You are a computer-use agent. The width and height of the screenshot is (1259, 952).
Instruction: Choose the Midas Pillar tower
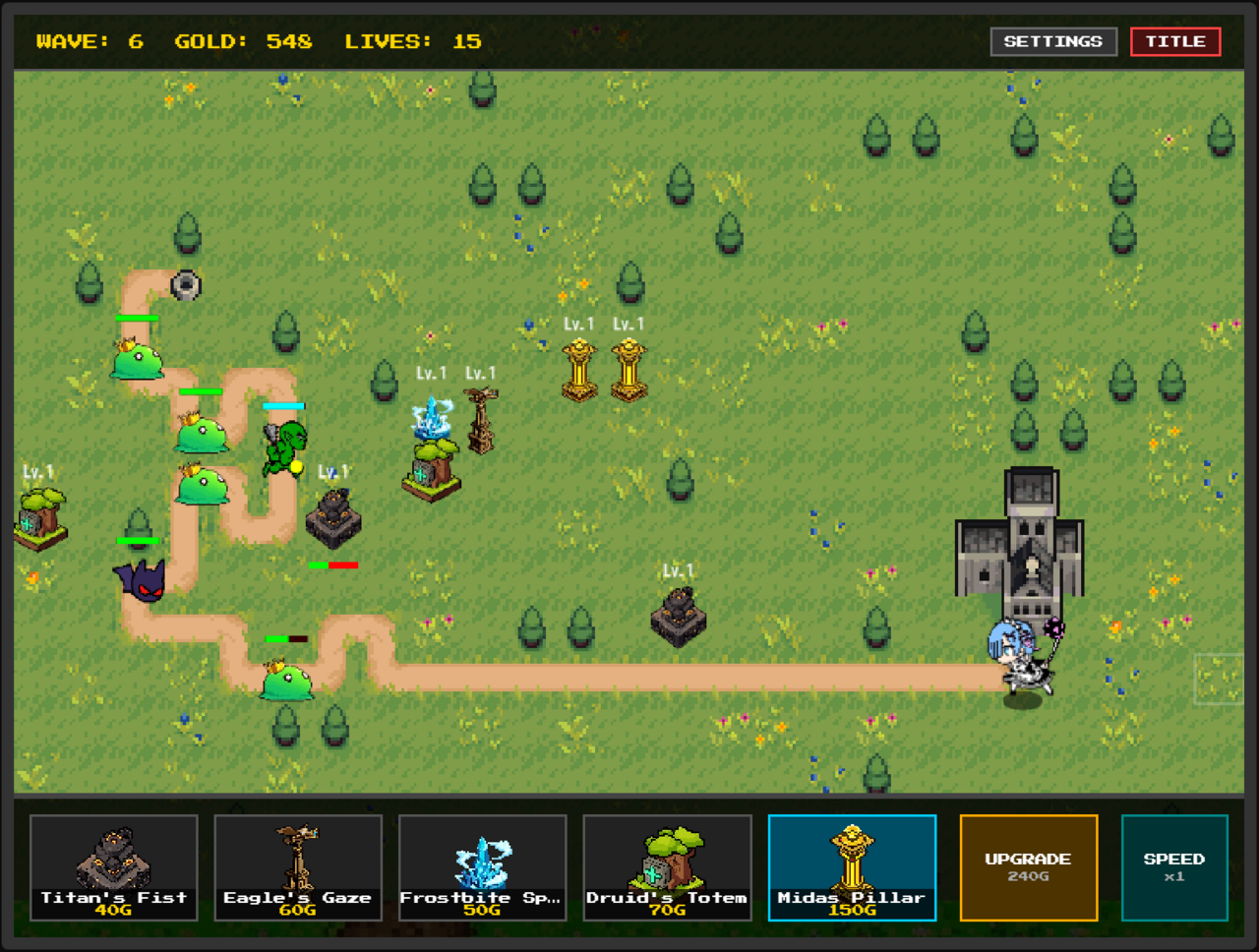point(852,867)
